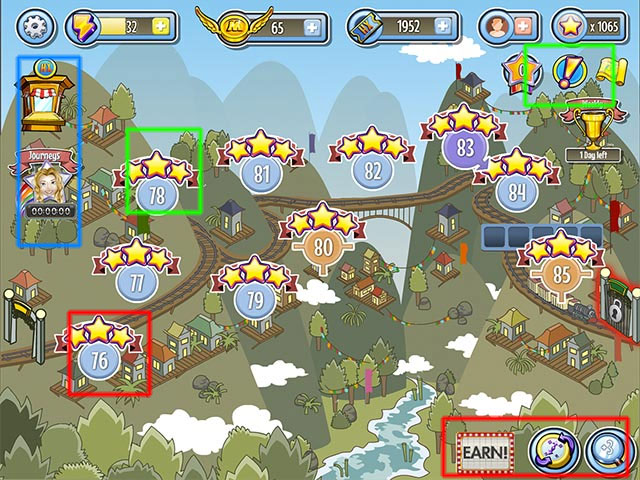This screenshot has width=640, height=480.
Task: Select the purple level 83 node
Action: point(464,147)
